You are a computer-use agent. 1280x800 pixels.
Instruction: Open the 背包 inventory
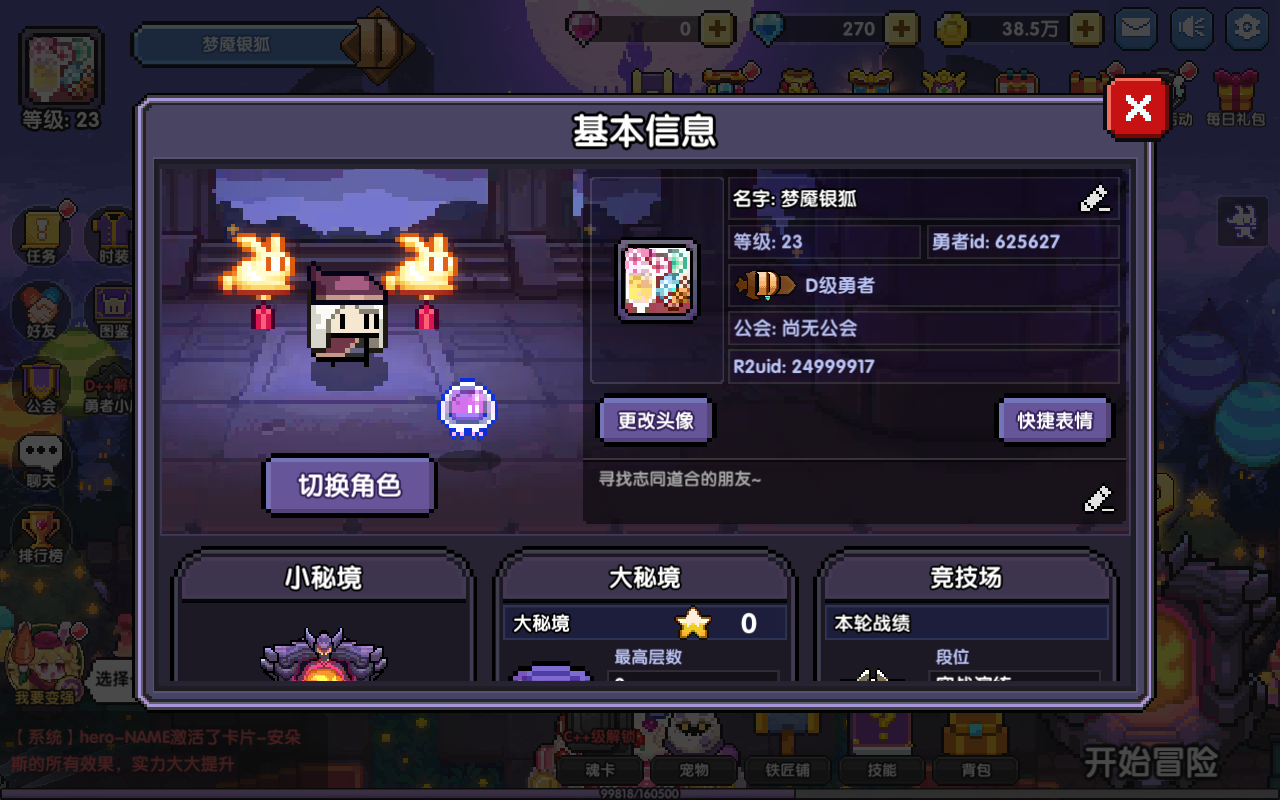[x=977, y=770]
